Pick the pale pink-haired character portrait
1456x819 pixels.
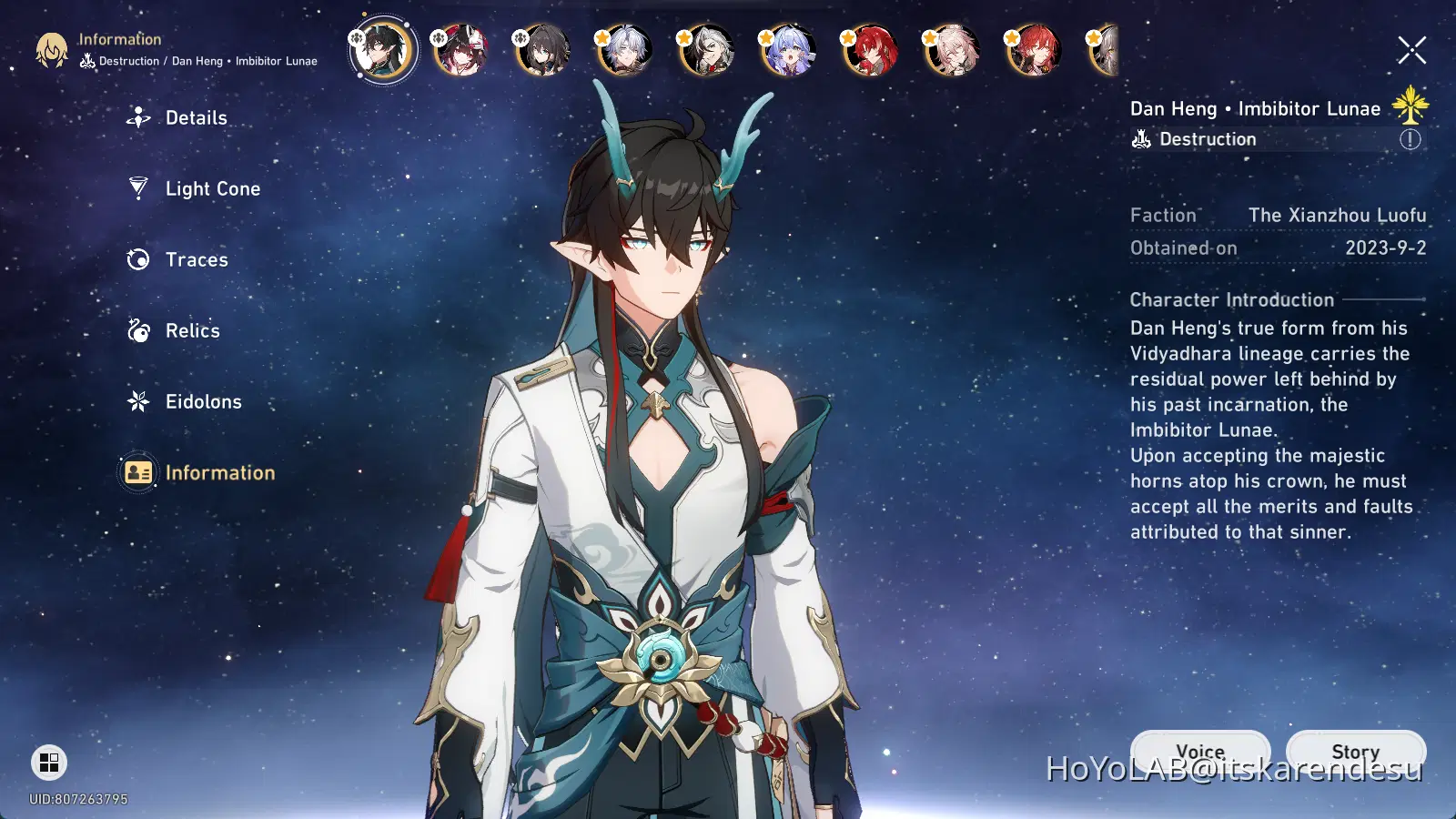(952, 50)
